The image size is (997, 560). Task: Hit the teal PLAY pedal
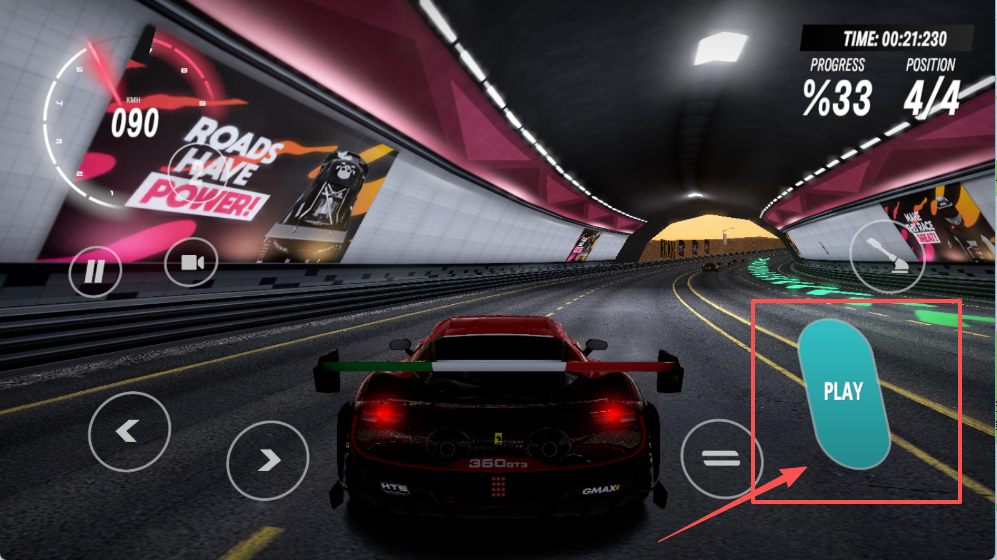click(843, 392)
